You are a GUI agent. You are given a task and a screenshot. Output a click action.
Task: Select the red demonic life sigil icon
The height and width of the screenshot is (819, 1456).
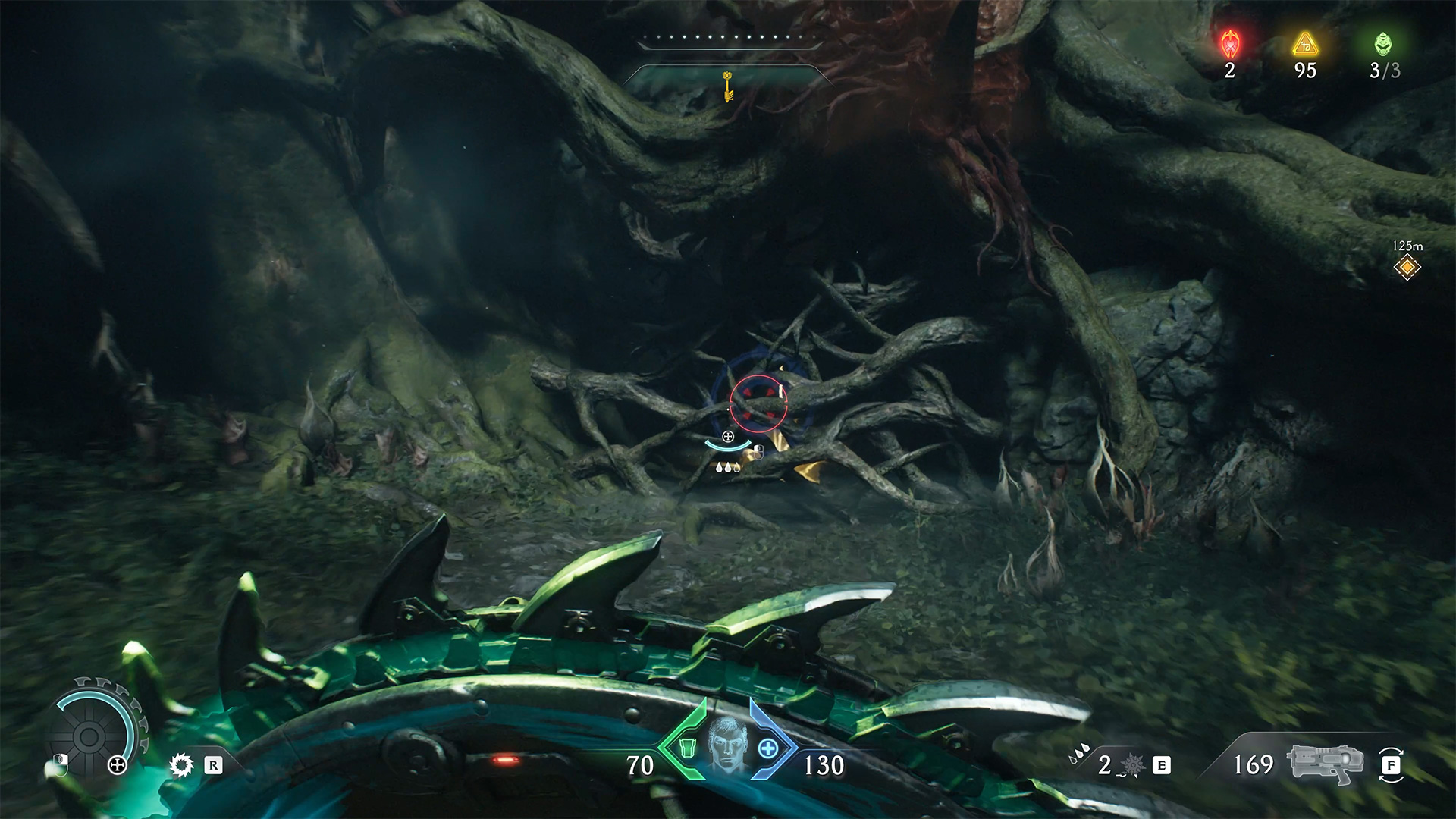click(x=1229, y=45)
